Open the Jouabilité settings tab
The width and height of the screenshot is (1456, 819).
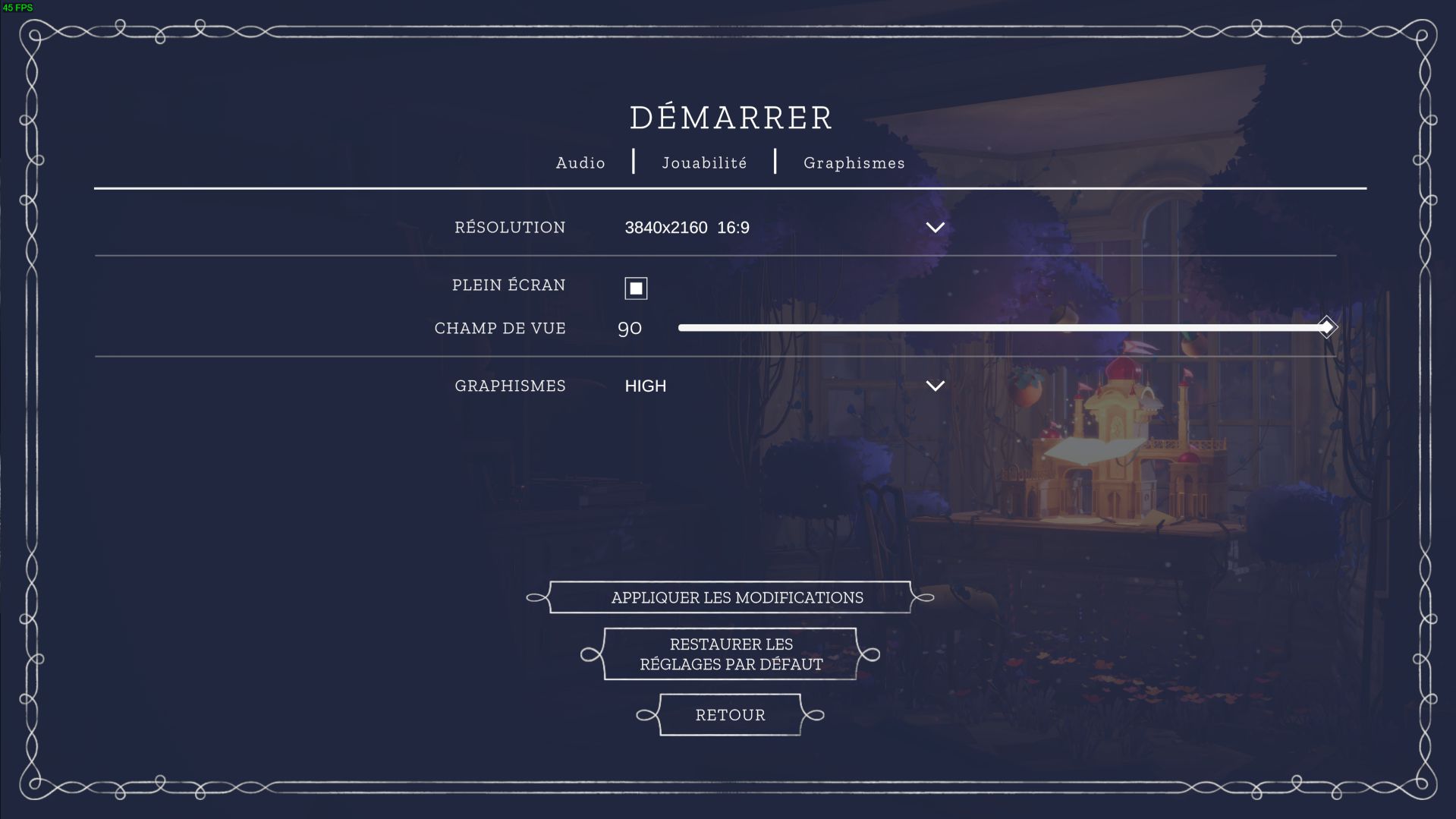[x=704, y=162]
